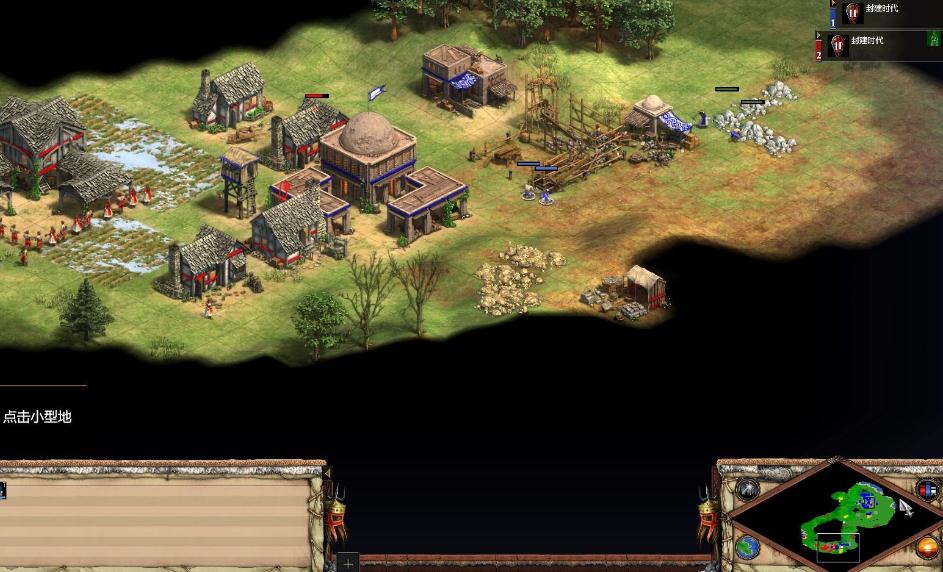Click the green icon on player 2's row

(x=934, y=39)
